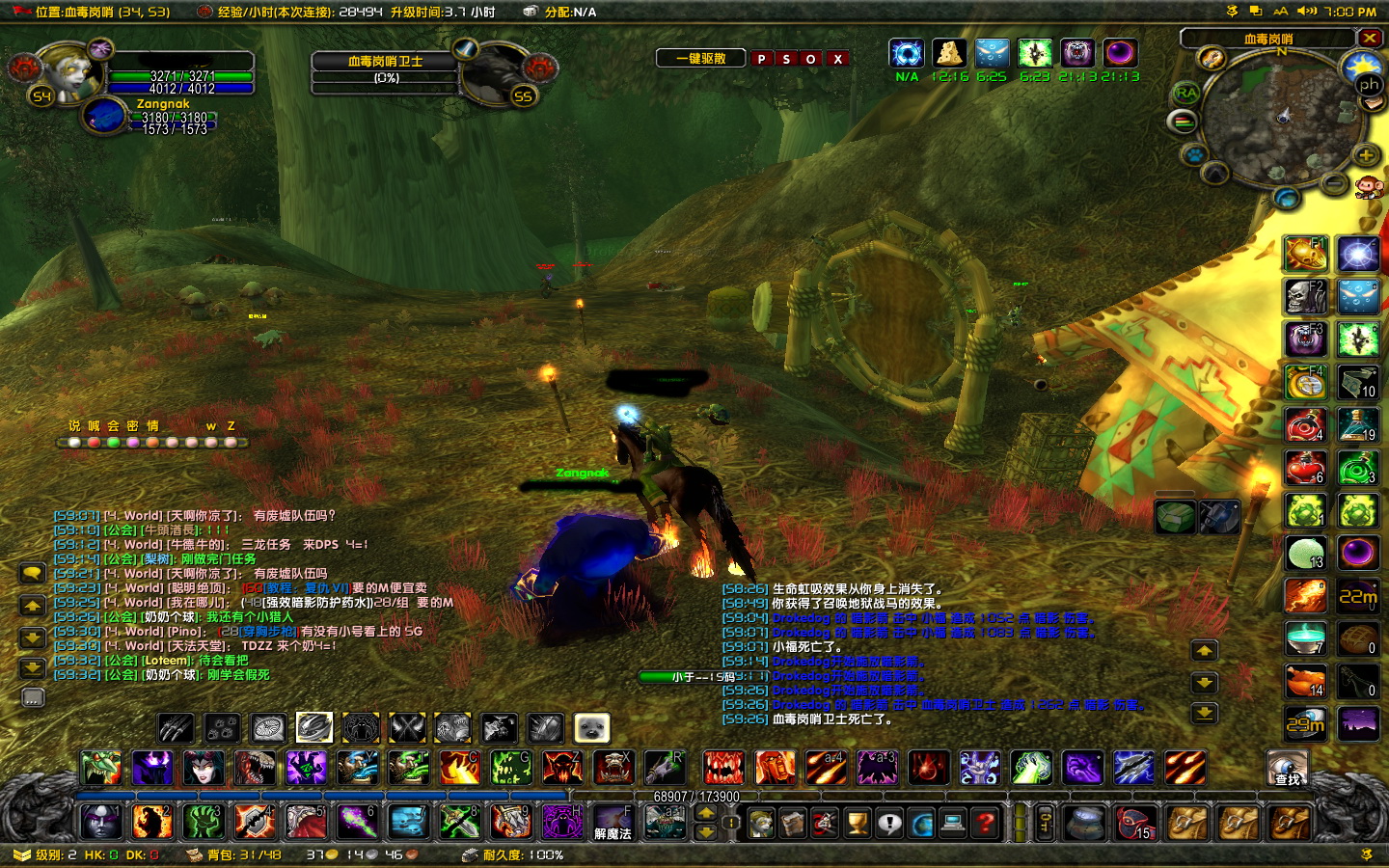
Task: Open the 一键驱散 dispel button
Action: coord(701,59)
